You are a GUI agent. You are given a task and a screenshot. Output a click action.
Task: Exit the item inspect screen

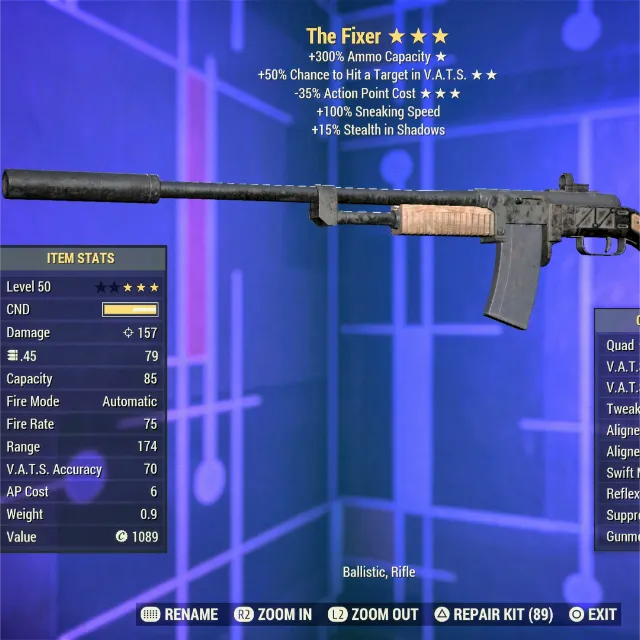coord(593,614)
